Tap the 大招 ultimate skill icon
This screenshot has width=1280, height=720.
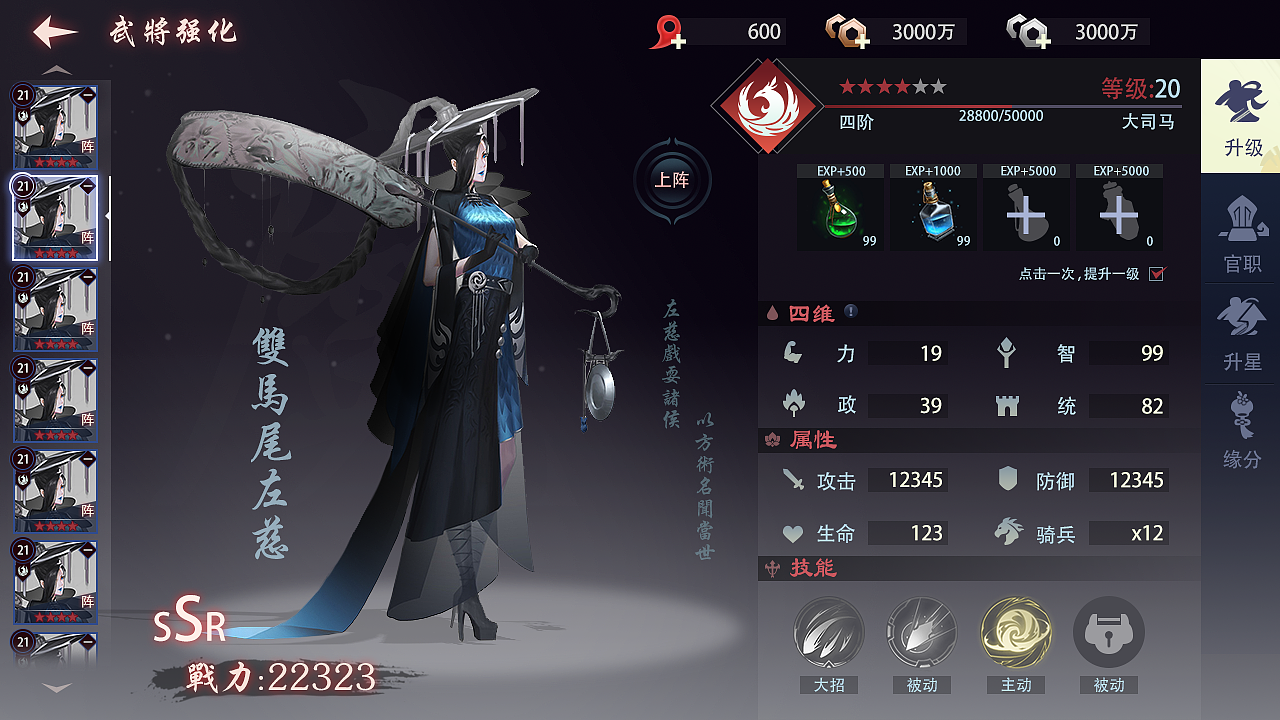pos(828,633)
